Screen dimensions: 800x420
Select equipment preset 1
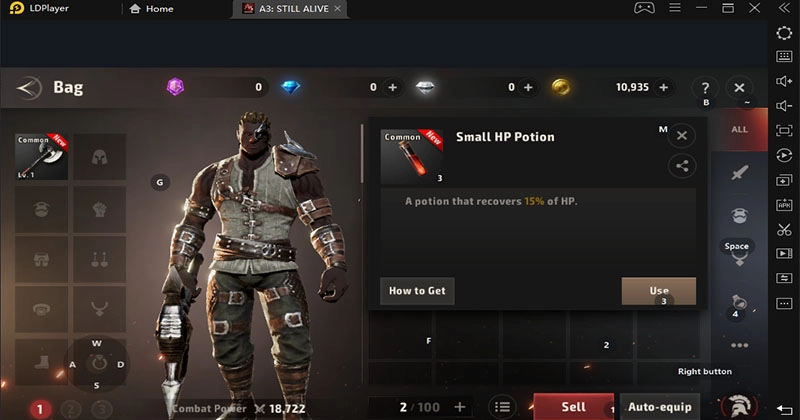click(40, 409)
